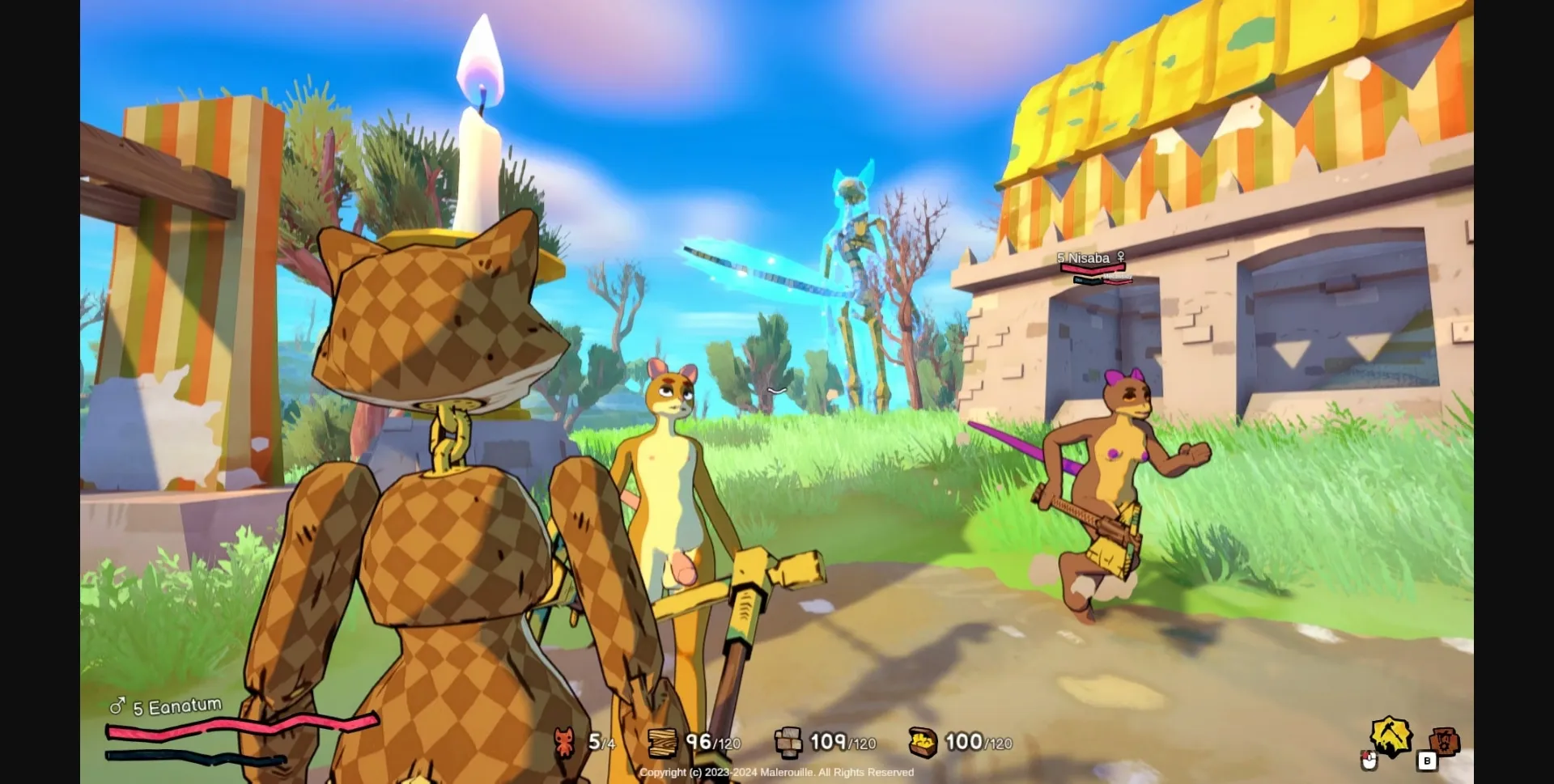
Task: Click the stone bricks resource icon
Action: point(788,742)
